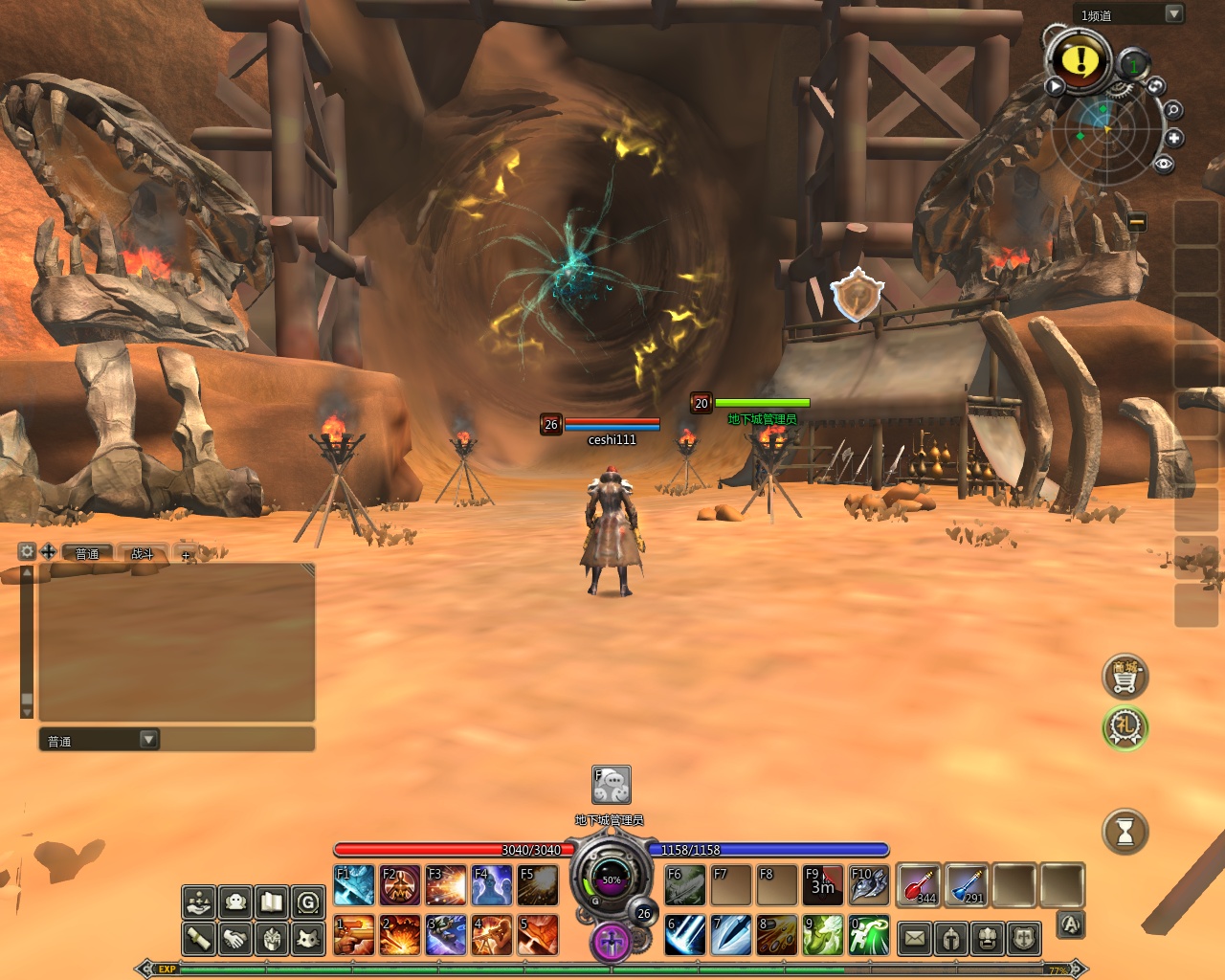Open the 1频道 channel dropdown
The height and width of the screenshot is (980, 1225).
[x=1173, y=13]
